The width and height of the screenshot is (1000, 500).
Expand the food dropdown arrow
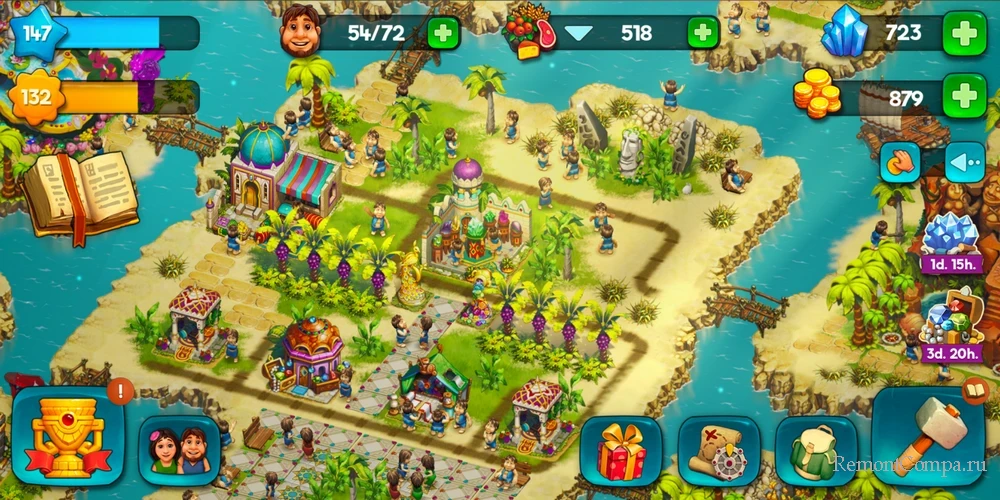coord(578,33)
